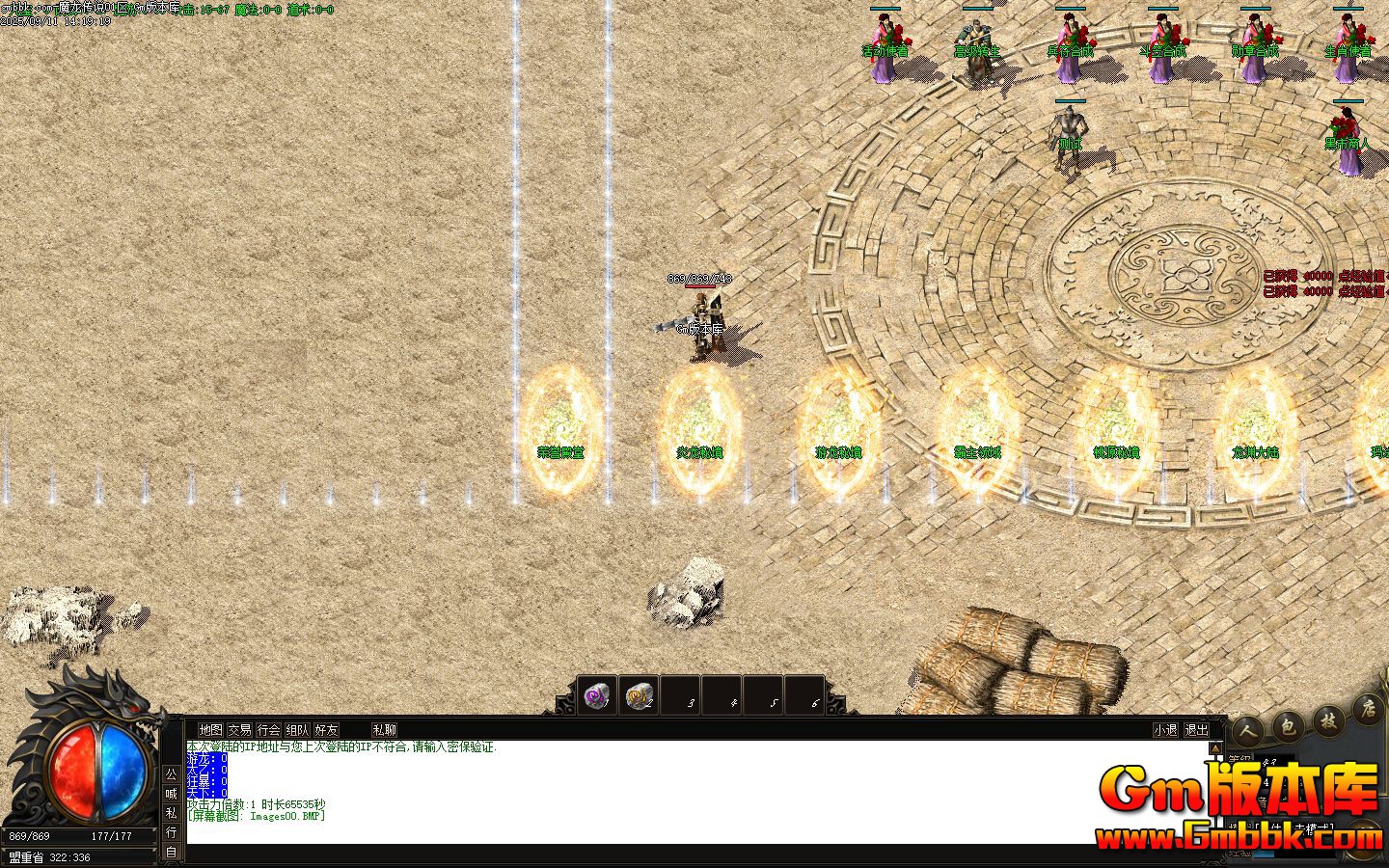This screenshot has height=868, width=1389.
Task: Toggle the 公 public chat channel
Action: pos(172,774)
